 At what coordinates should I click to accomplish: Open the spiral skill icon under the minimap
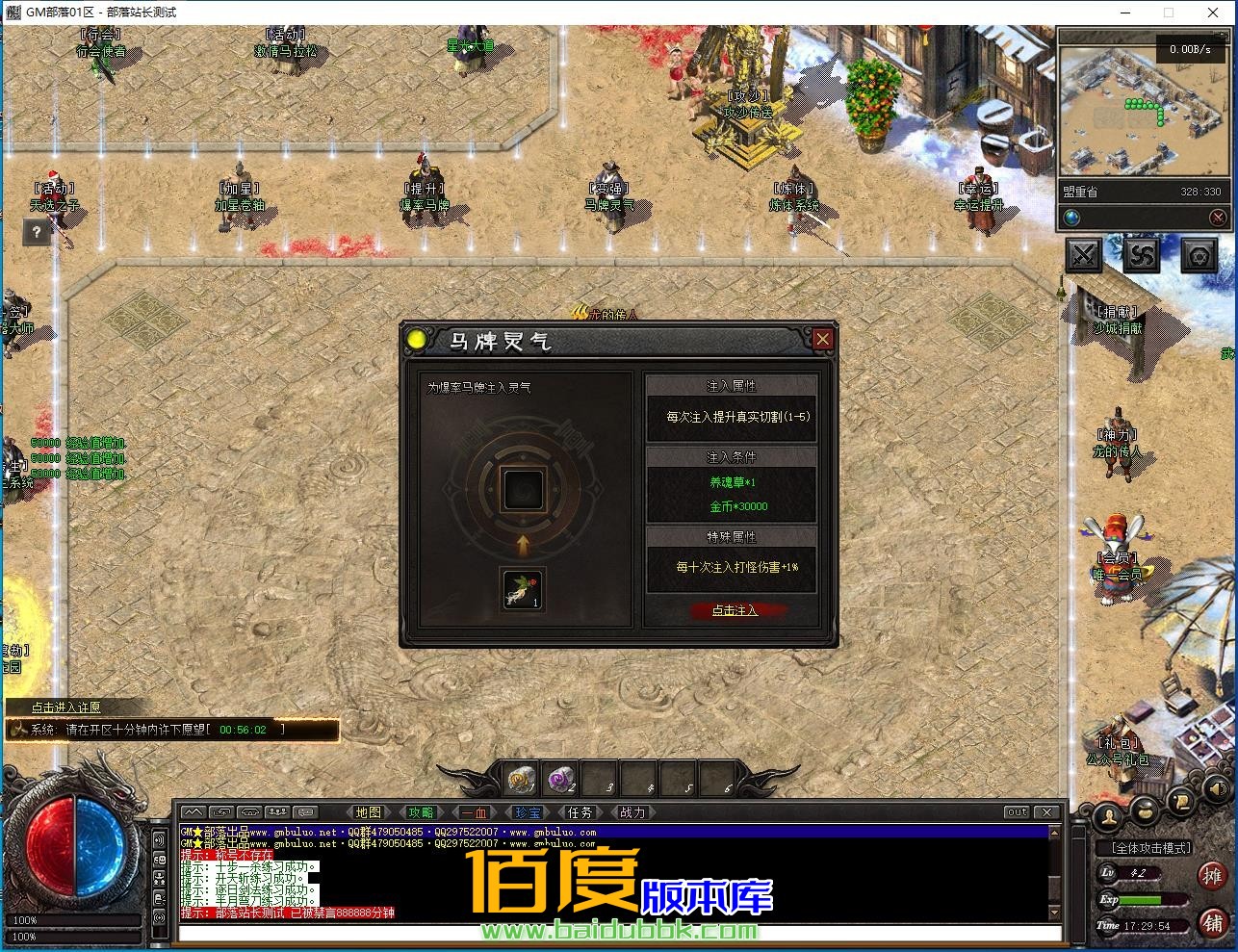point(1142,254)
